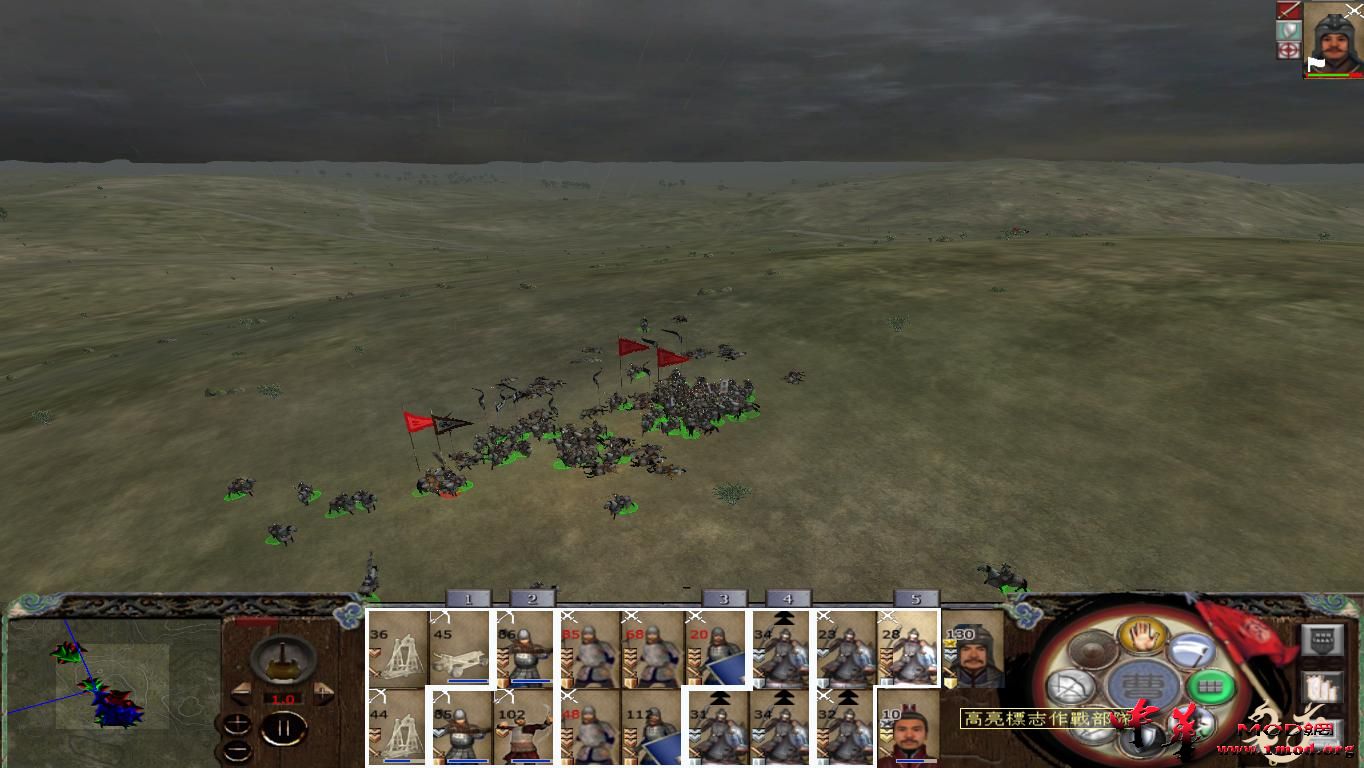Pause the battle with the pause button
Screen dimensions: 1364x768
282,726
